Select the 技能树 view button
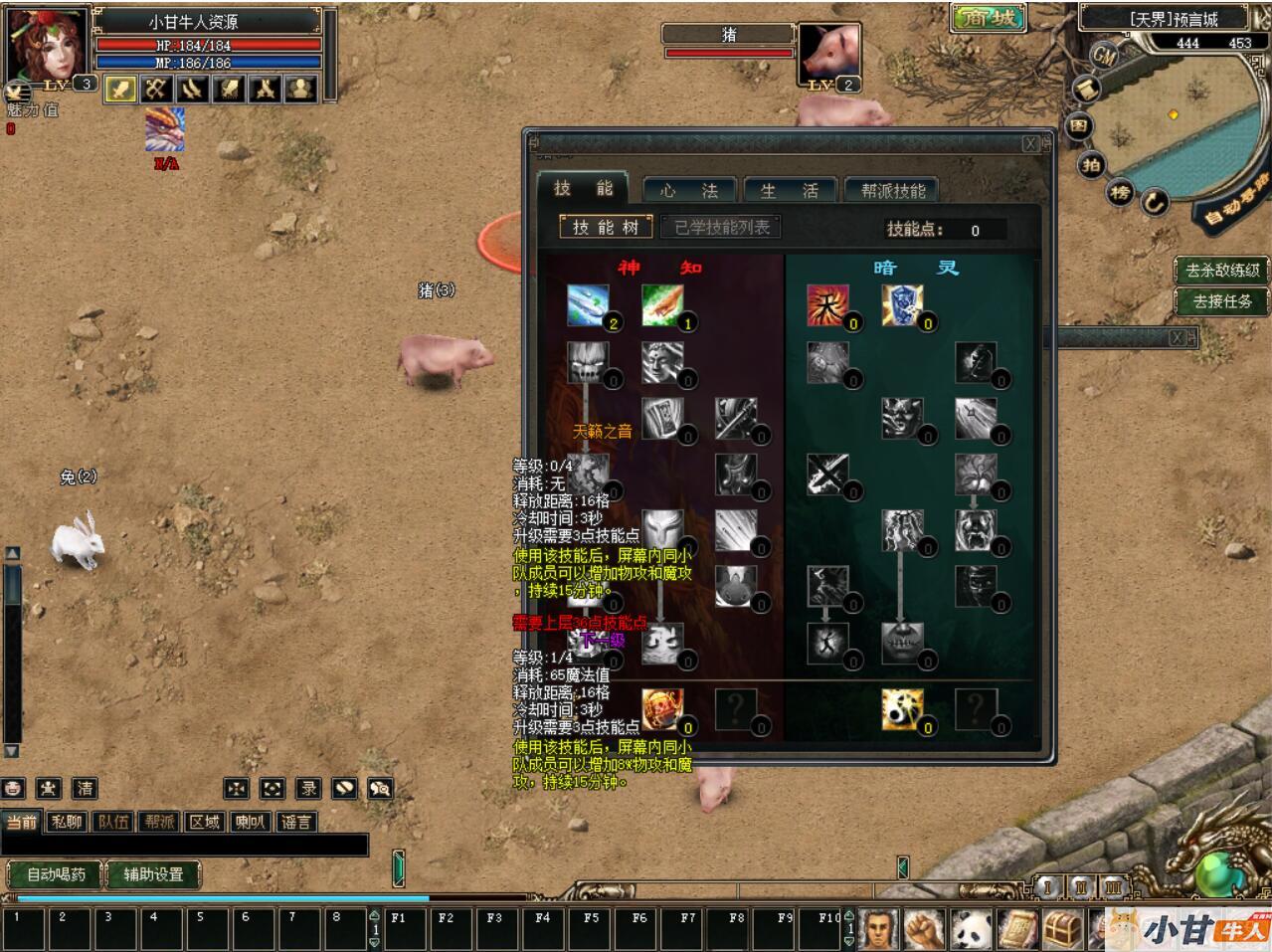The image size is (1272, 952). pyautogui.click(x=605, y=227)
